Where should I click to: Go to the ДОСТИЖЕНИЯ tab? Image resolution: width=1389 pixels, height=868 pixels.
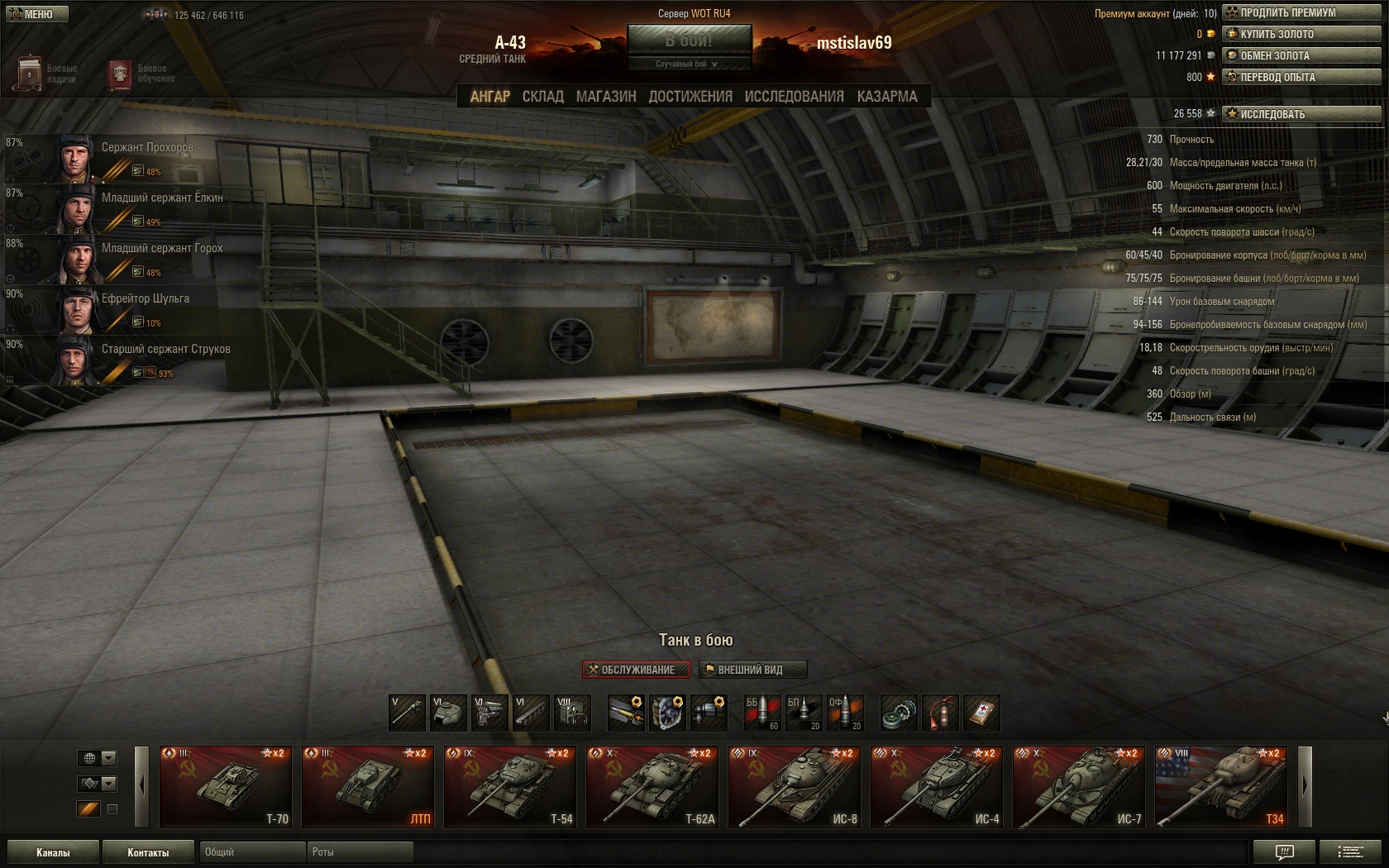click(x=690, y=97)
